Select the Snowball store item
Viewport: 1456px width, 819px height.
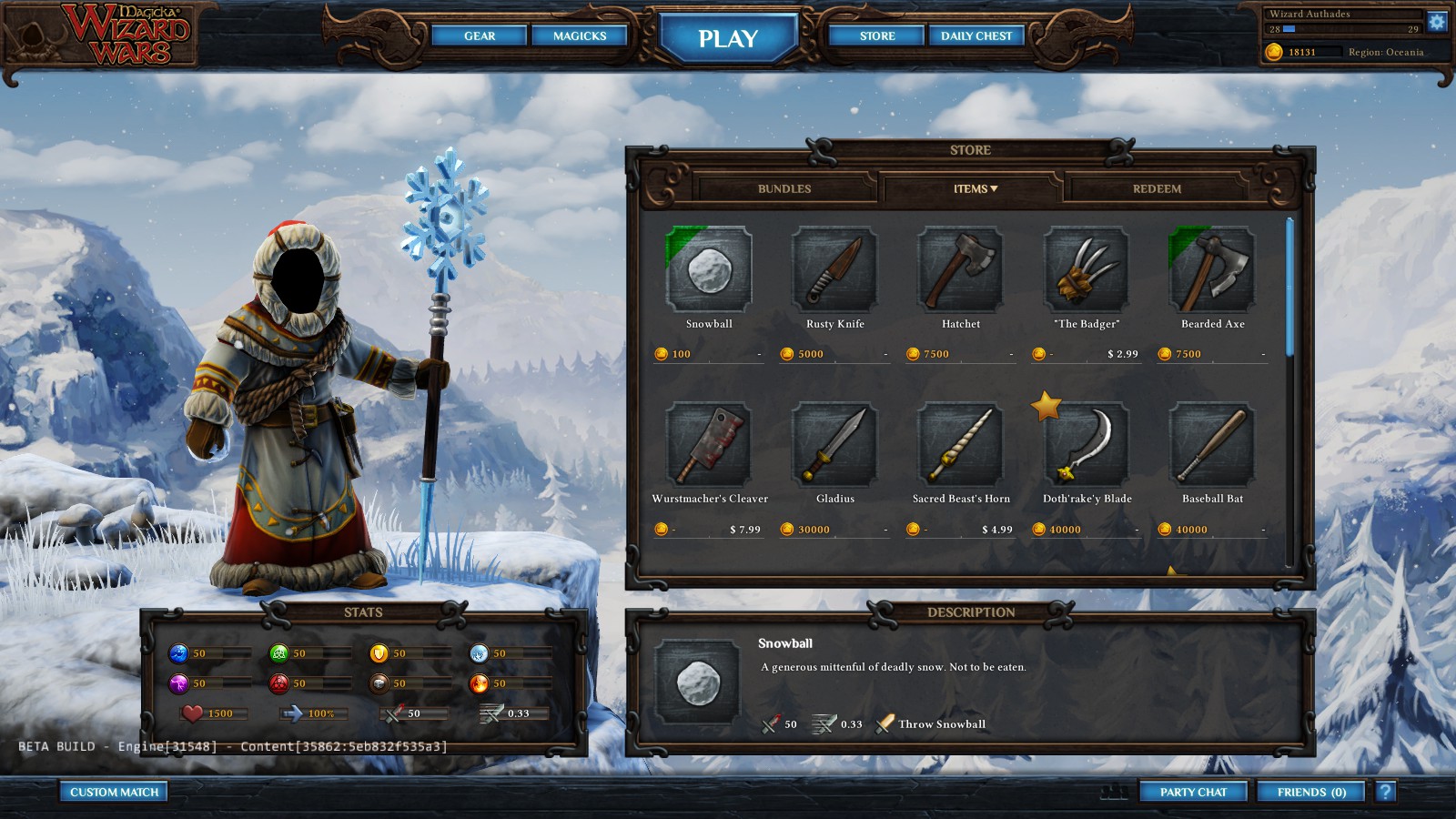coord(709,269)
